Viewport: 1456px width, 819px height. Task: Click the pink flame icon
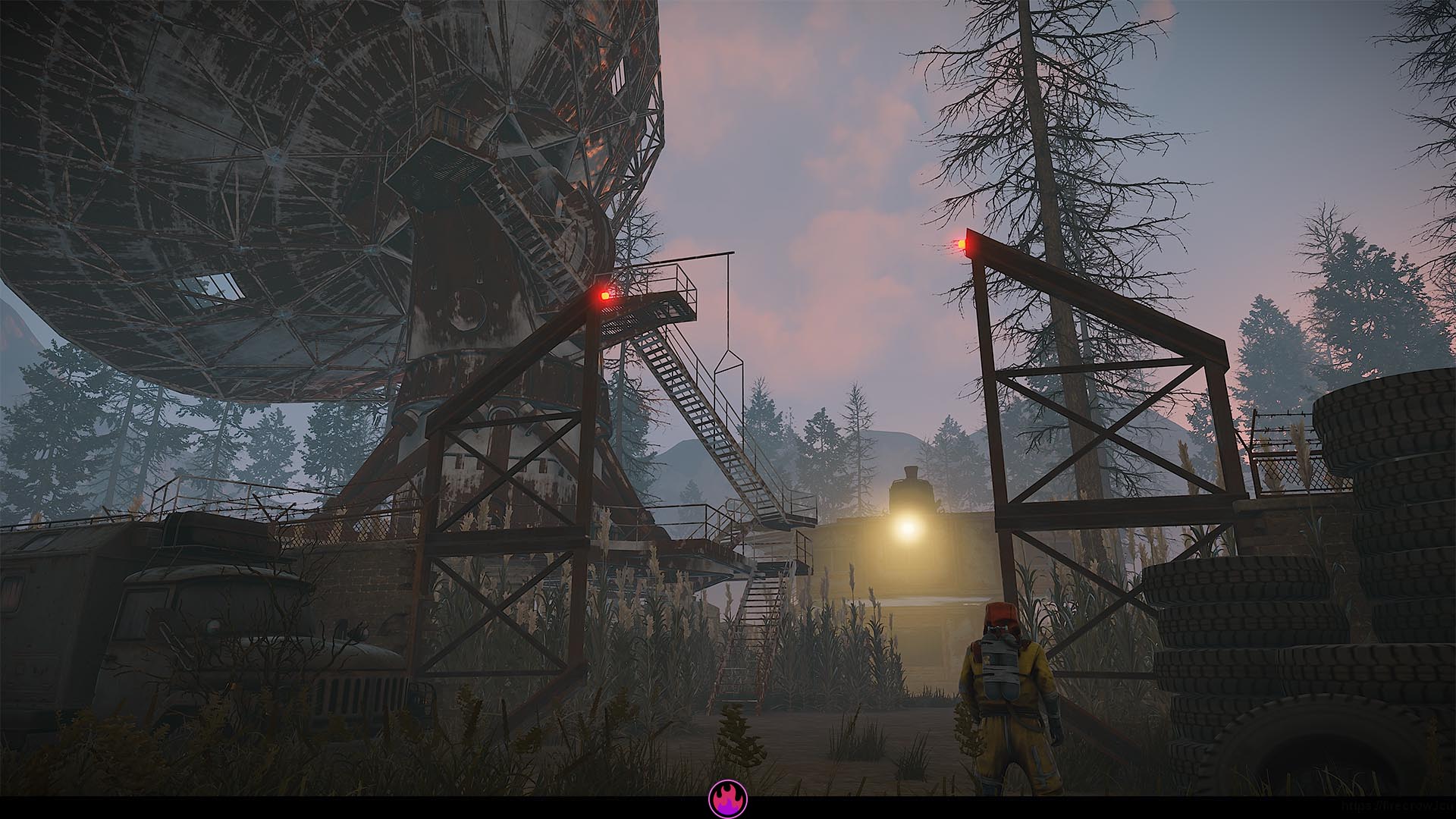[x=728, y=799]
